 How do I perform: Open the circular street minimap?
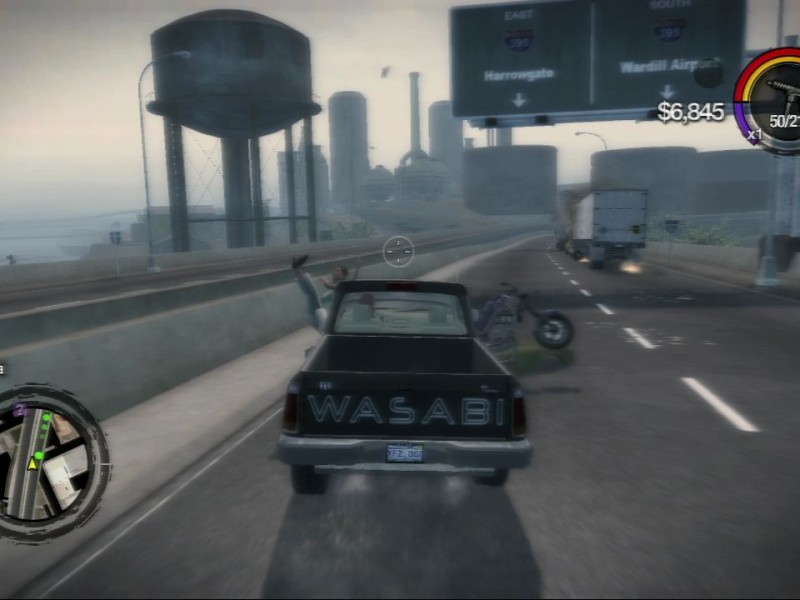pyautogui.click(x=47, y=461)
